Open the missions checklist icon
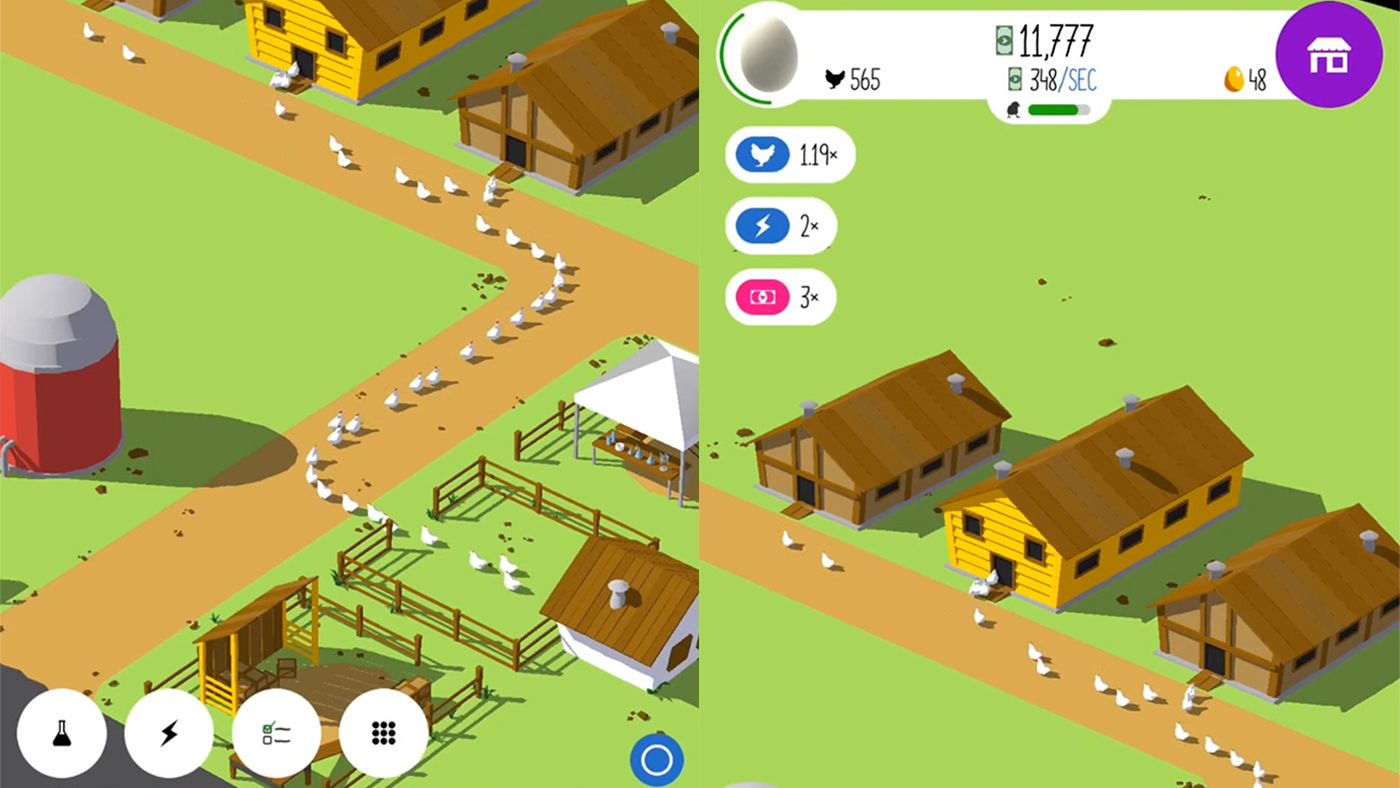Screen dimensions: 1400x788 [x=277, y=733]
